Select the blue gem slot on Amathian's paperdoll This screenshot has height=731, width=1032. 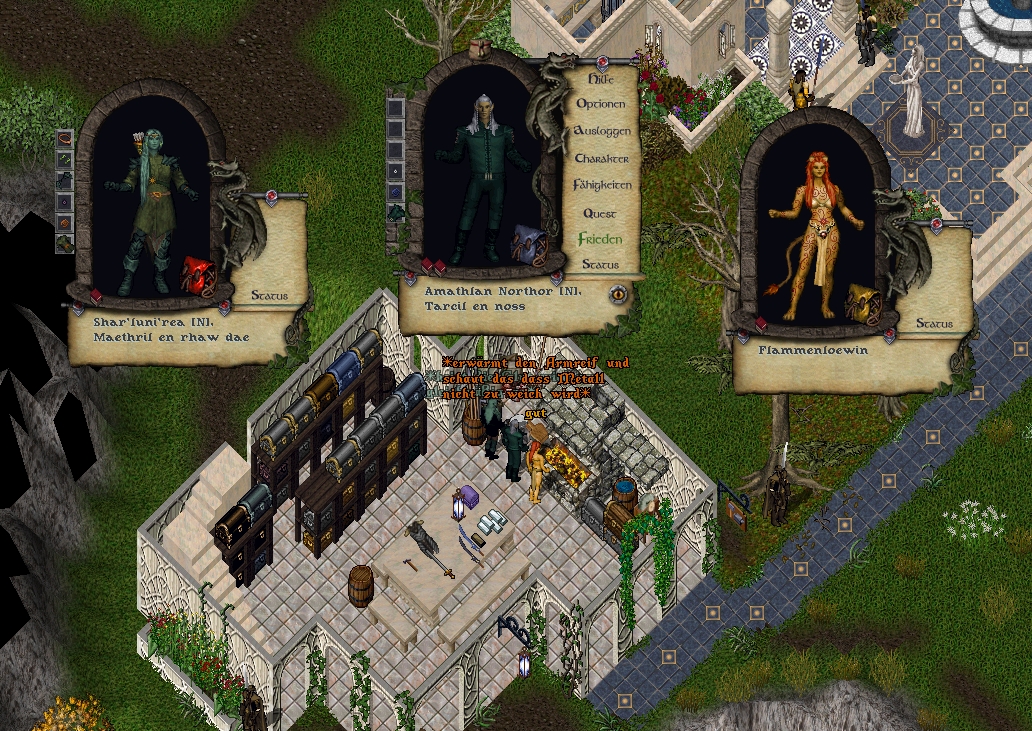point(396,191)
